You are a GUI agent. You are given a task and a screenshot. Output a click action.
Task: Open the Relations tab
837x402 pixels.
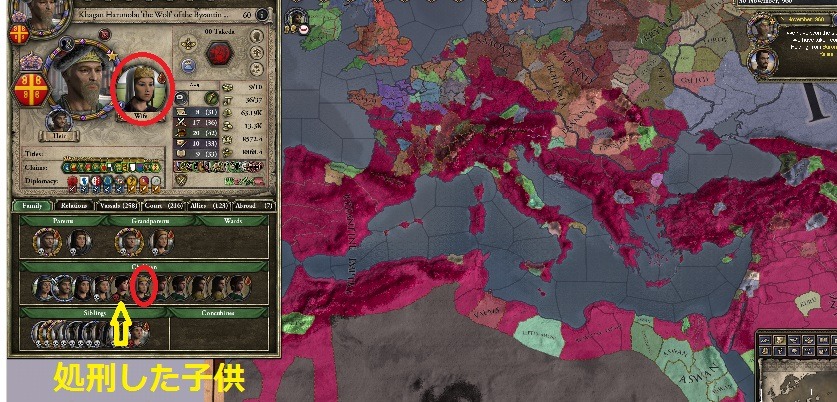75,206
